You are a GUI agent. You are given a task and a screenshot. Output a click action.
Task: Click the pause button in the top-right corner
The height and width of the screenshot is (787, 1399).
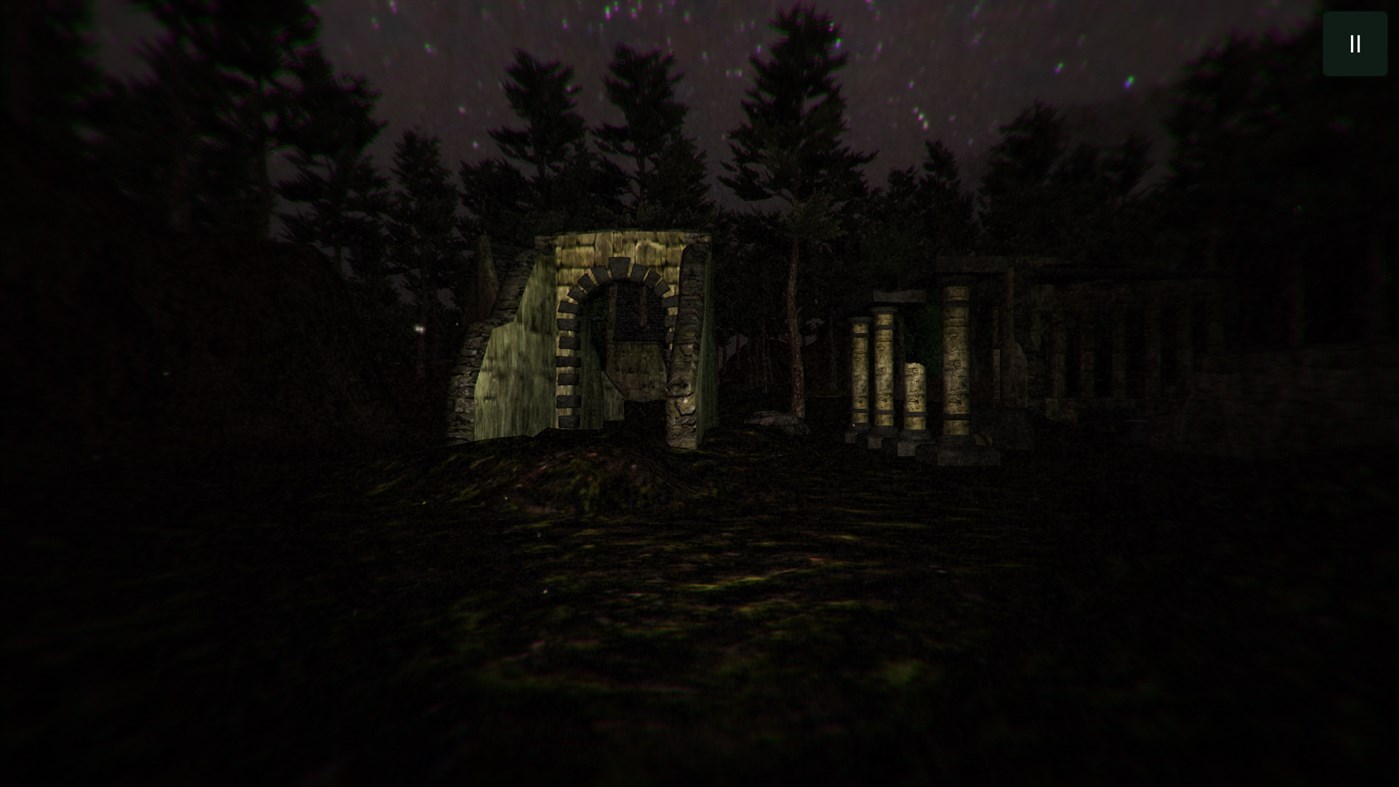click(x=1354, y=43)
